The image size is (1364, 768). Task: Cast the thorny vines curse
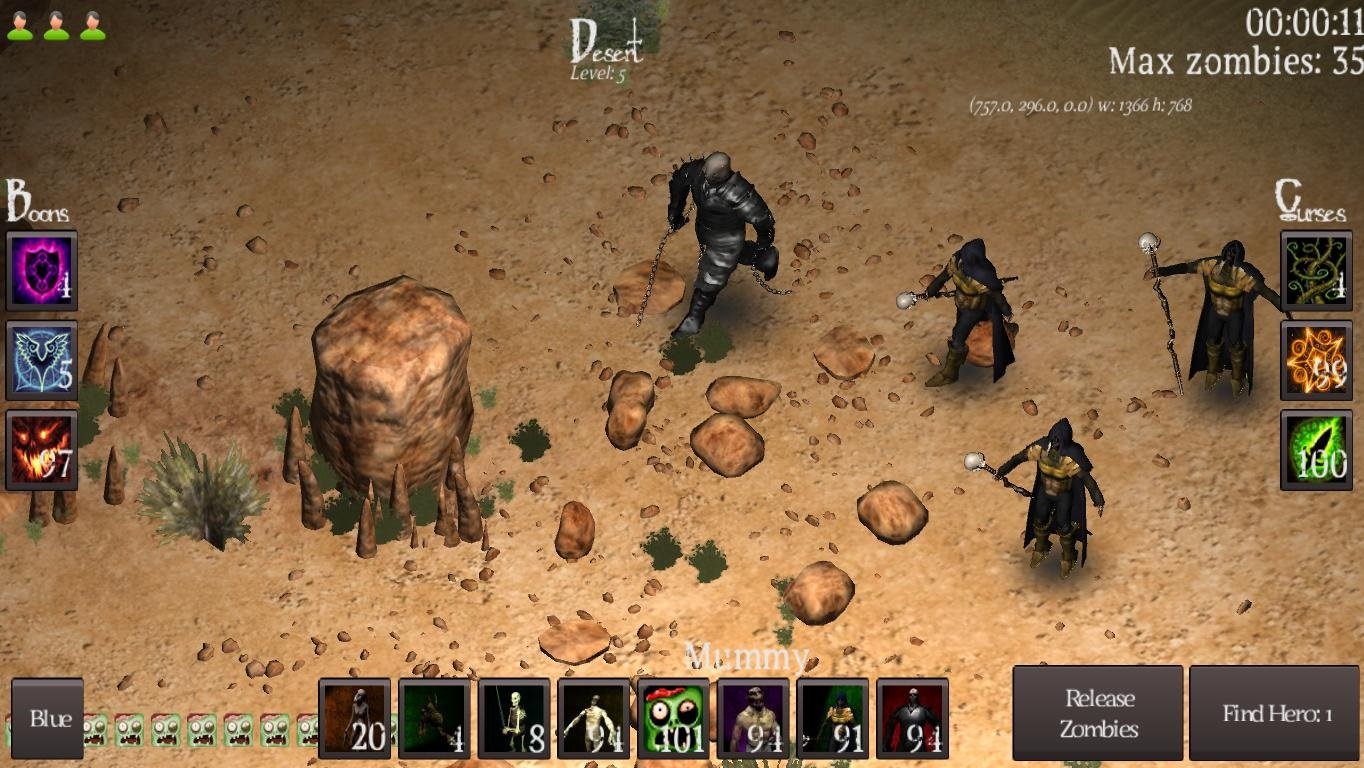point(1315,268)
